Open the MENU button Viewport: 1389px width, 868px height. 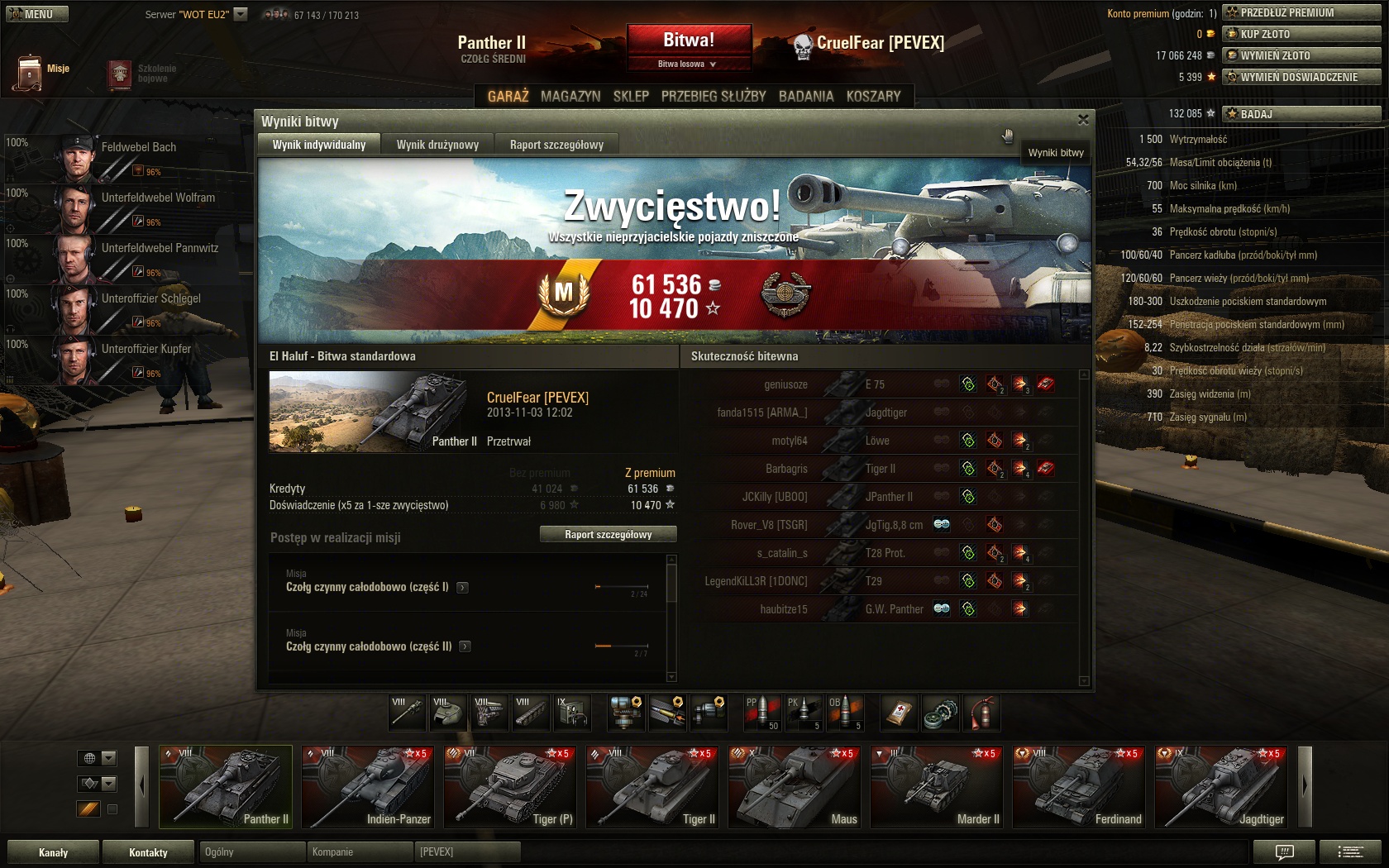37,14
